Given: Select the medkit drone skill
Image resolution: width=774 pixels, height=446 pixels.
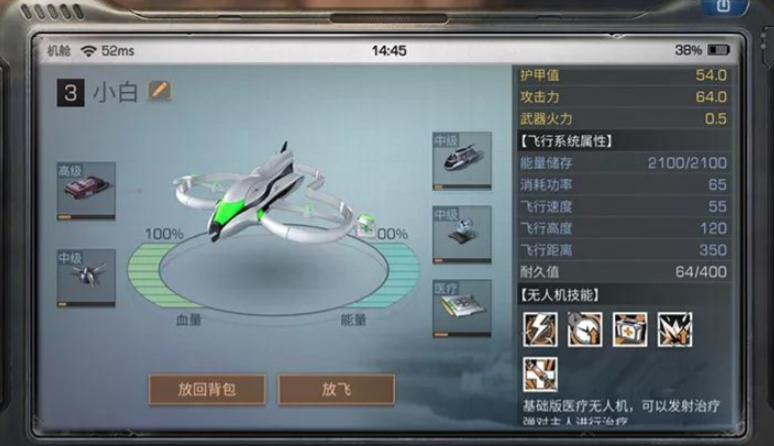Looking at the screenshot, I should pos(630,329).
